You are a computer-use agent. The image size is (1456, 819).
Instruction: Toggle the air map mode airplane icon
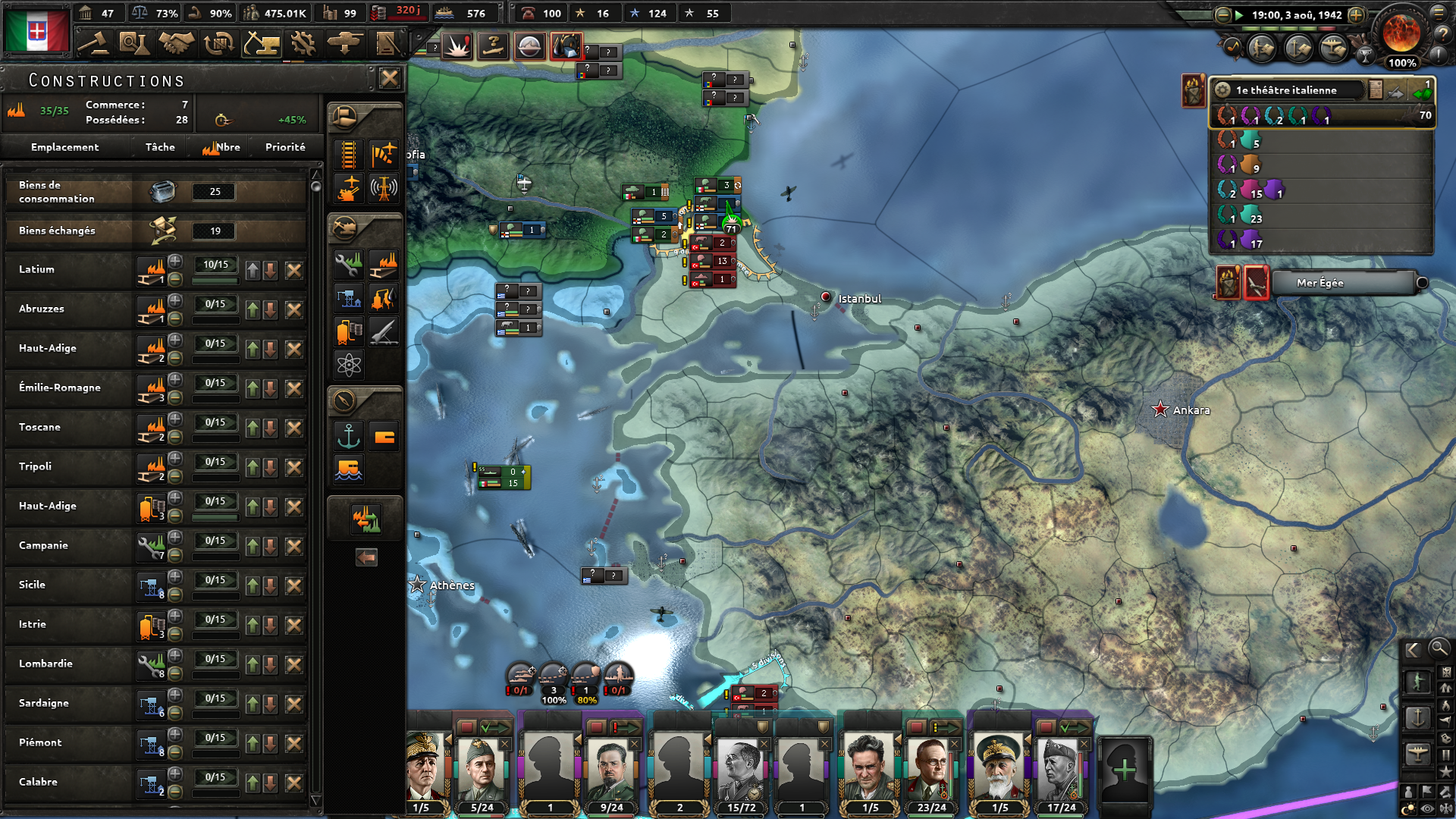click(x=1417, y=752)
